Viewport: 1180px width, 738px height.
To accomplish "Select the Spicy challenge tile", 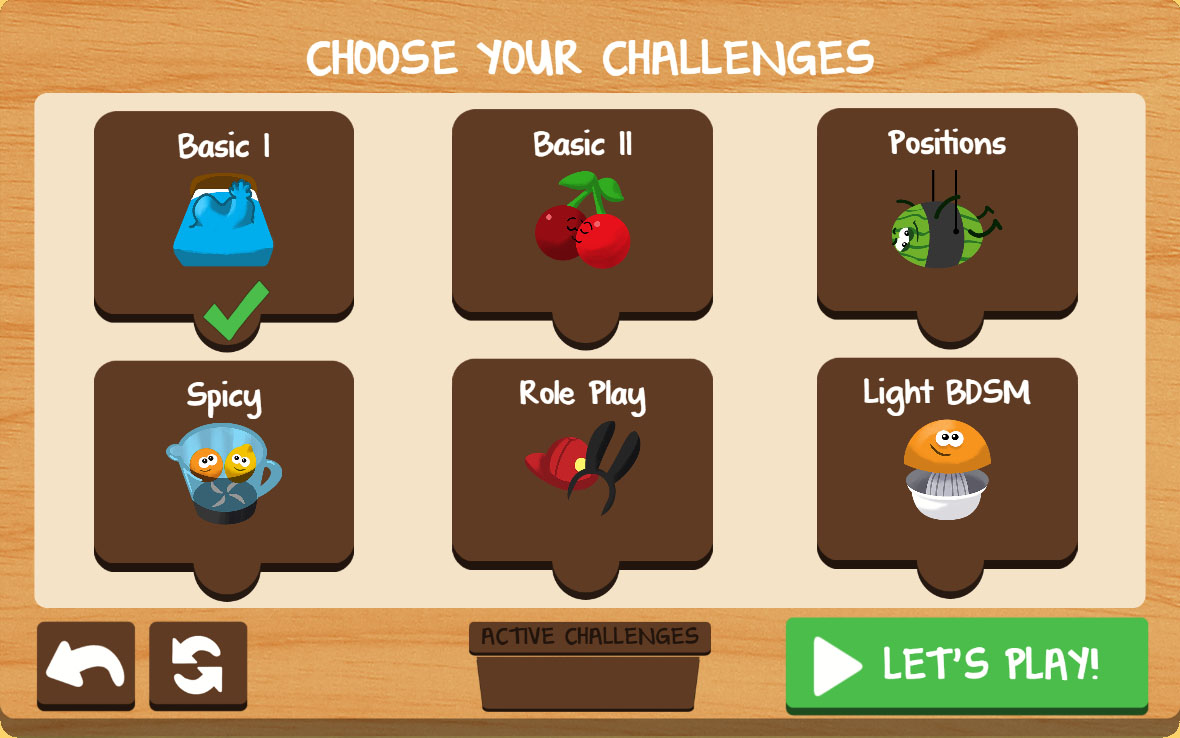I will tap(224, 465).
